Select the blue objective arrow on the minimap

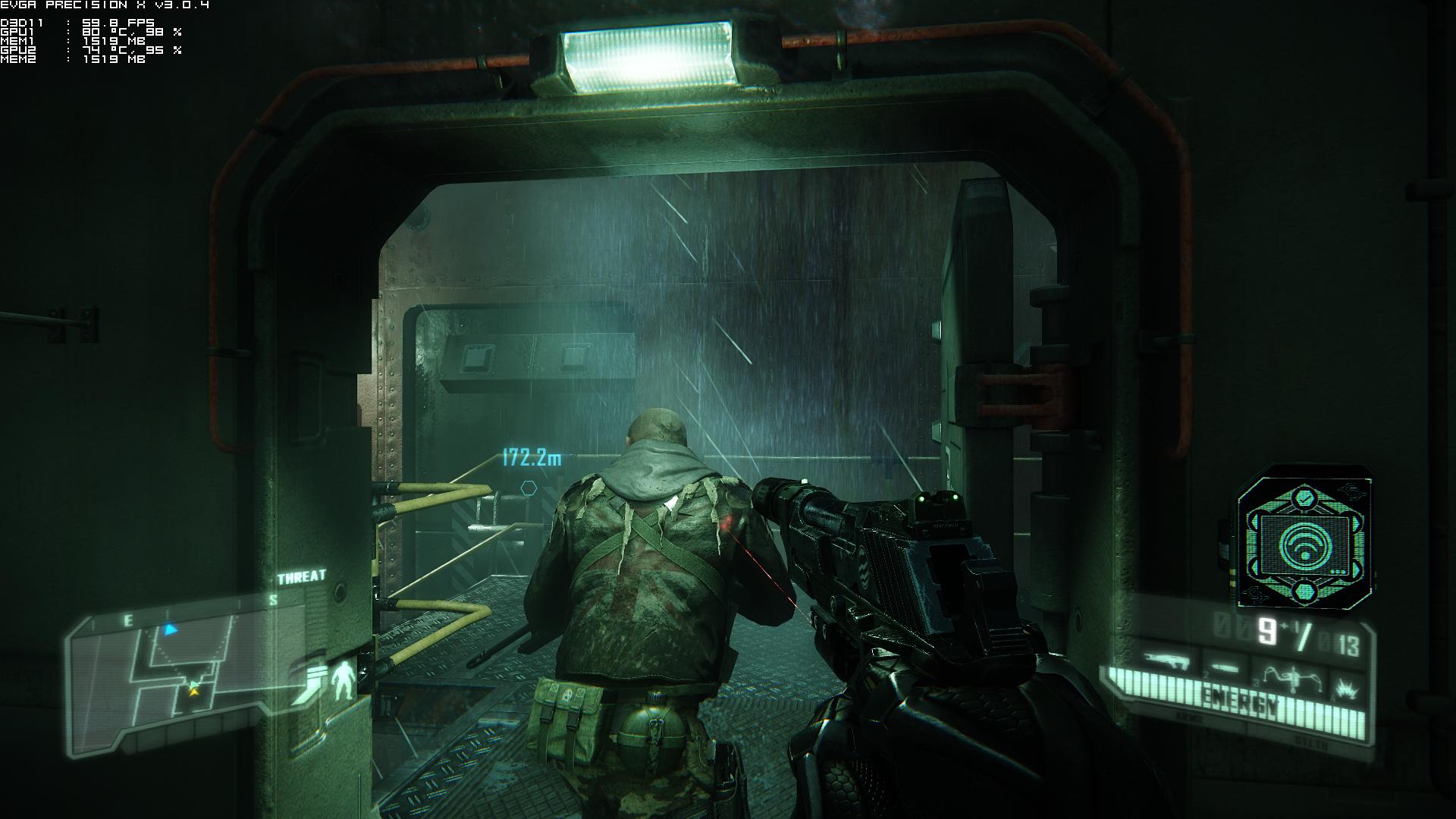tap(171, 629)
